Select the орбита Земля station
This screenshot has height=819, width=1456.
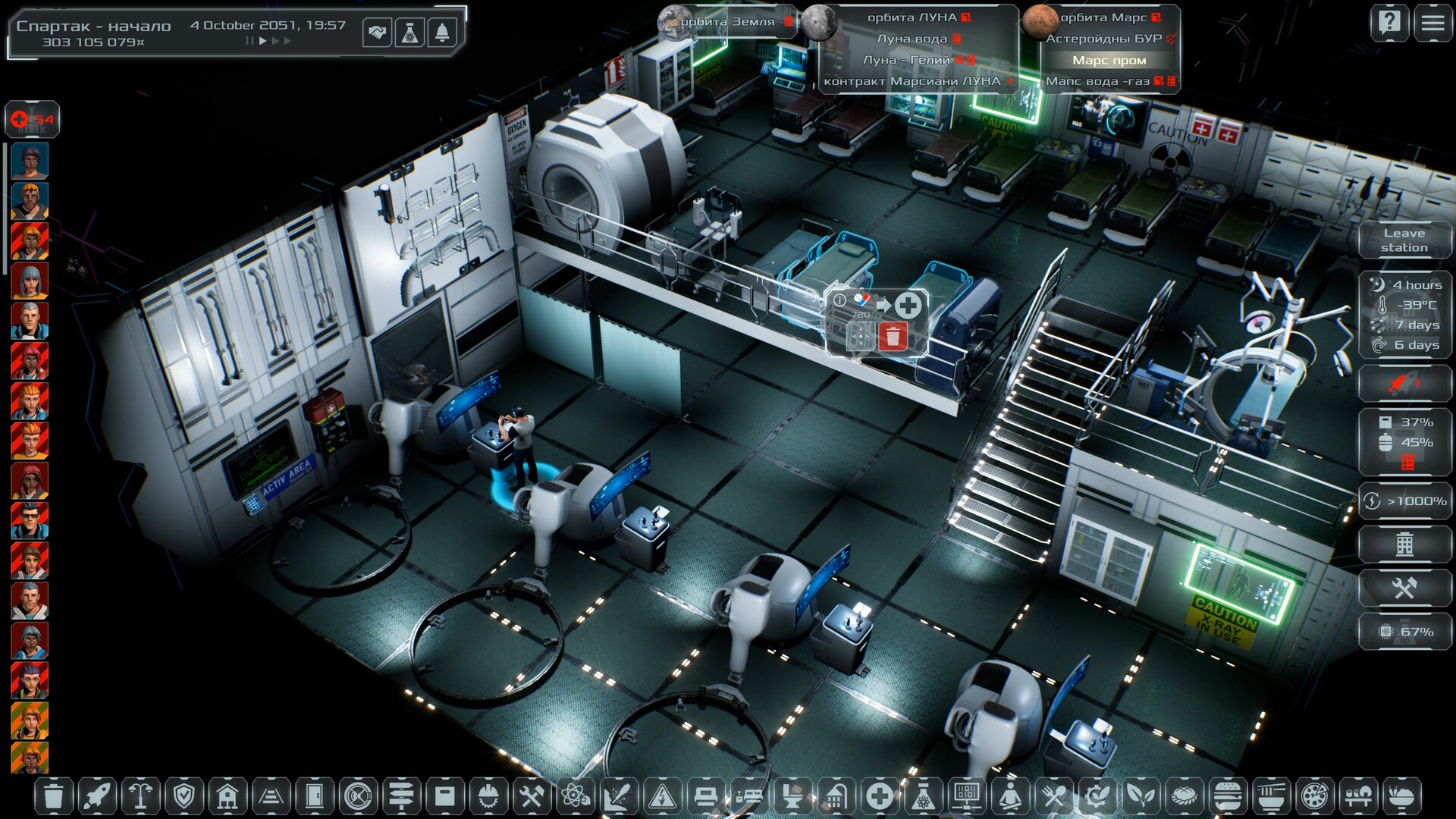(726, 22)
